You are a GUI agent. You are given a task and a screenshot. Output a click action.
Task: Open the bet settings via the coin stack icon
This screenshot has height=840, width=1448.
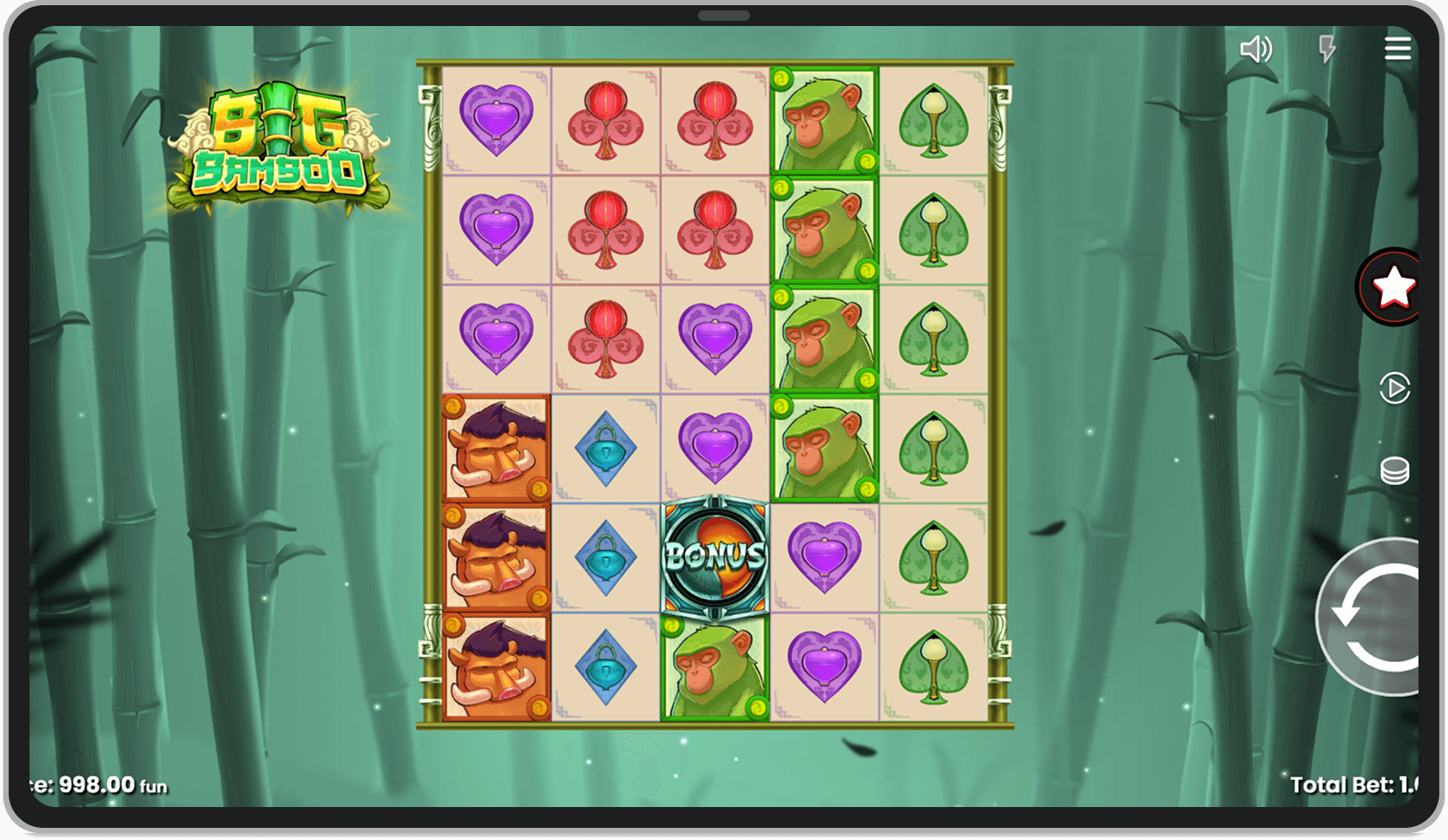pyautogui.click(x=1394, y=469)
